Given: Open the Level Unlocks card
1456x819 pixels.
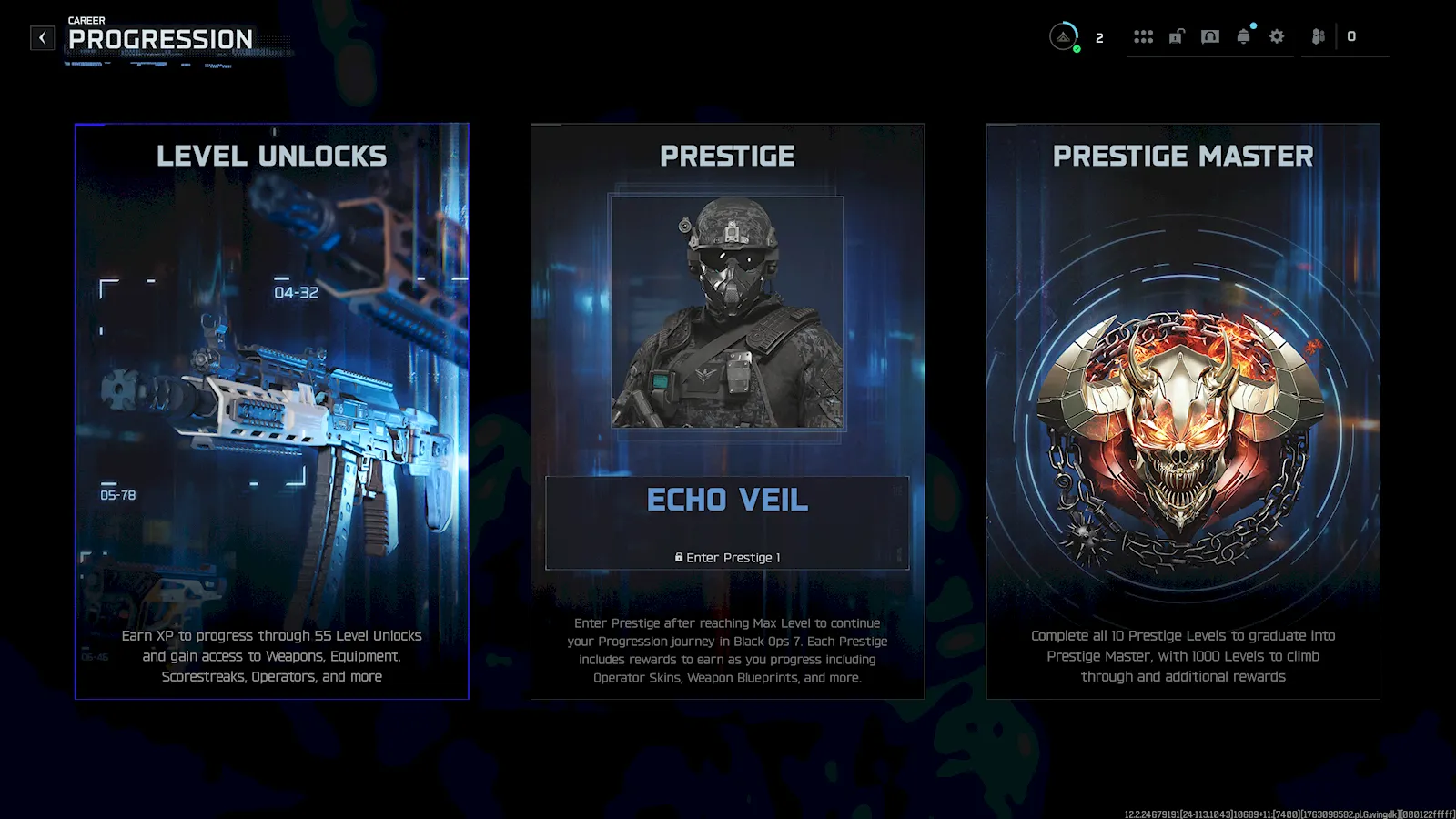Looking at the screenshot, I should [271, 410].
